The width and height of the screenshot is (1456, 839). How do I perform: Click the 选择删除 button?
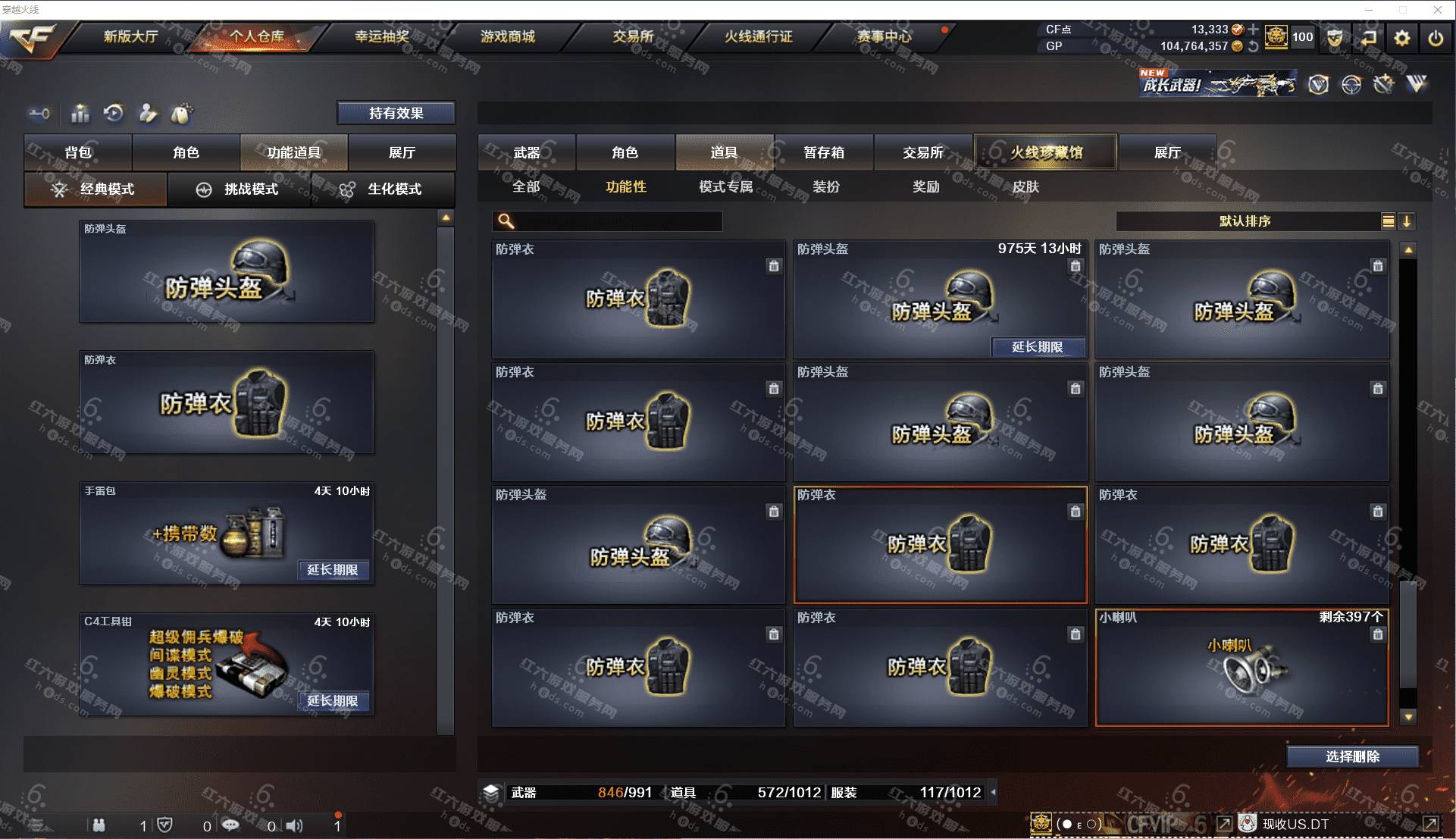[1352, 756]
